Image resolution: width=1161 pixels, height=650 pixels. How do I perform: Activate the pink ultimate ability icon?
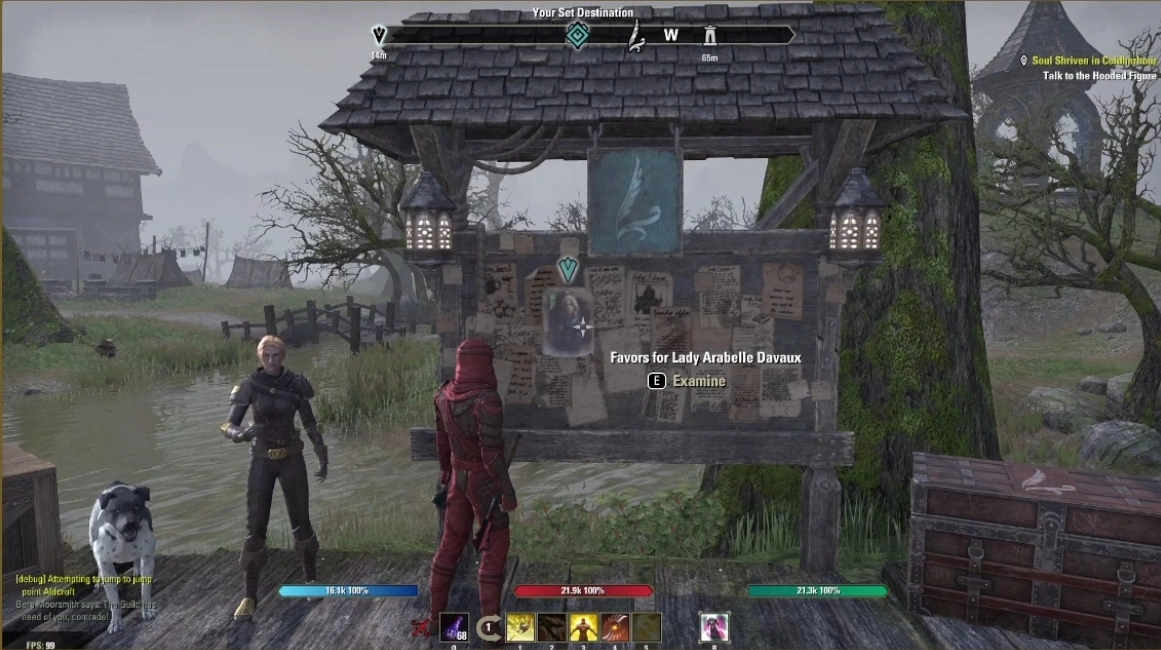(x=714, y=627)
